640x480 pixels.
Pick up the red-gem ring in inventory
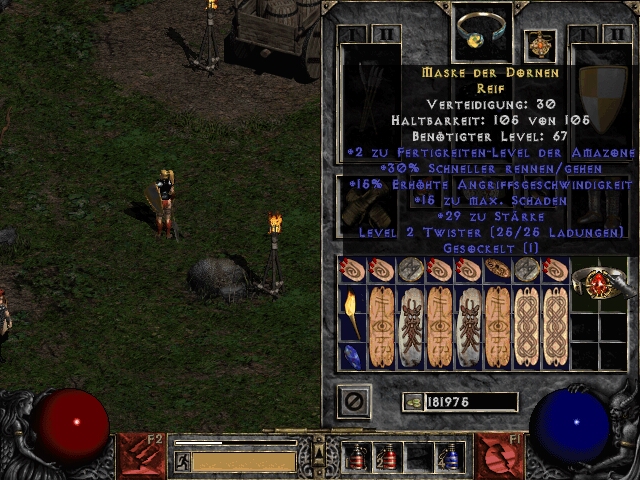click(x=599, y=284)
